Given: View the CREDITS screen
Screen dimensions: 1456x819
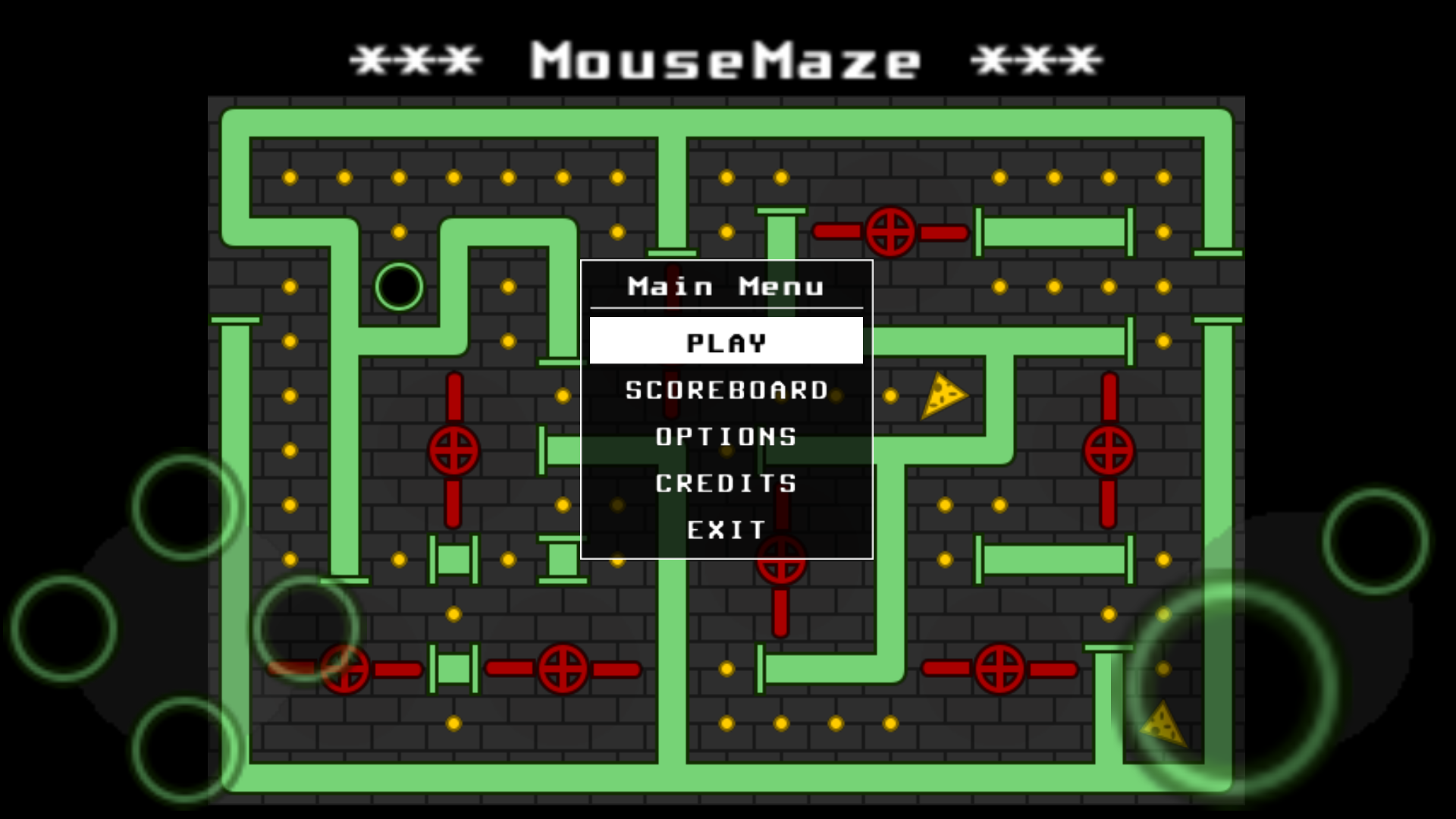Looking at the screenshot, I should pos(725,483).
